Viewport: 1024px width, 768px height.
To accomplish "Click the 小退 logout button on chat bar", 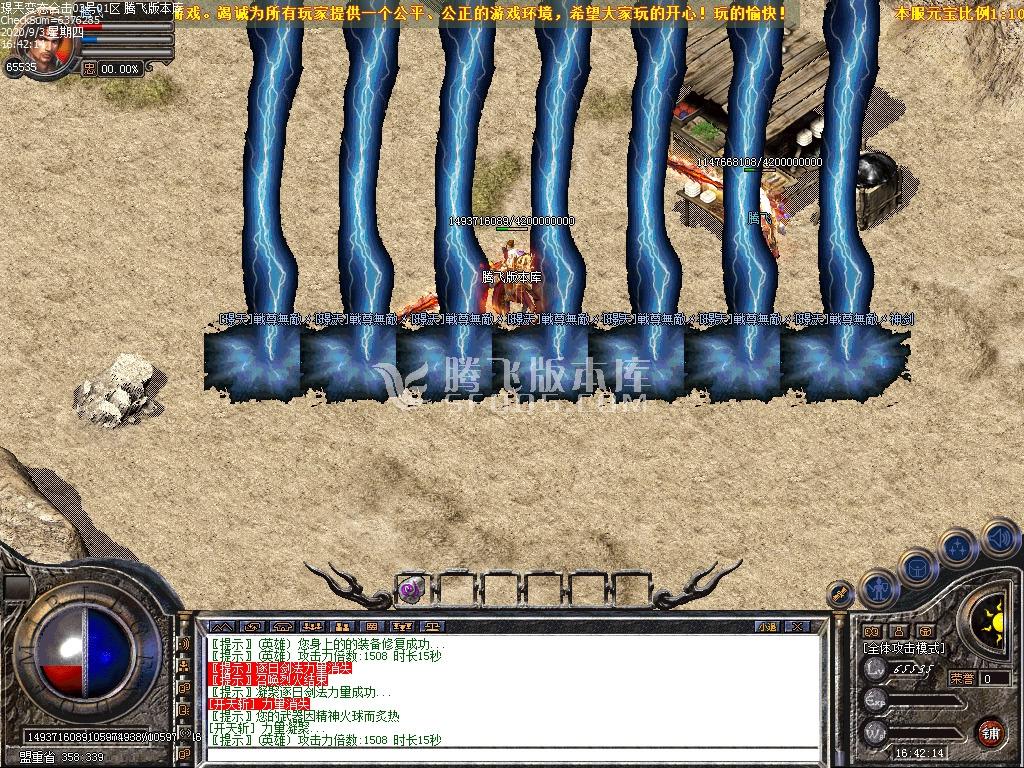I will click(x=767, y=626).
